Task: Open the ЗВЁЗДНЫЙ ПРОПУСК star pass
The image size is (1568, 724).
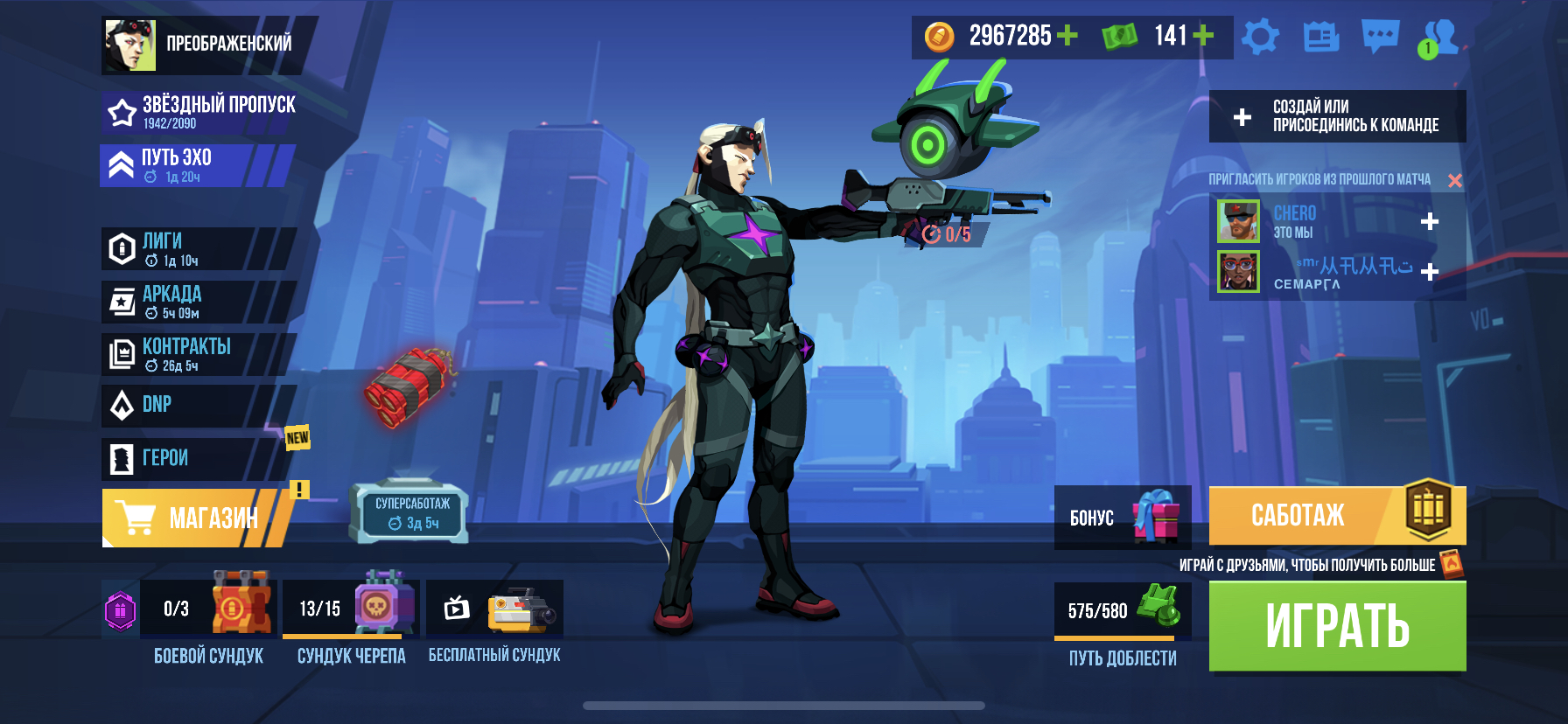Action: pos(201,113)
